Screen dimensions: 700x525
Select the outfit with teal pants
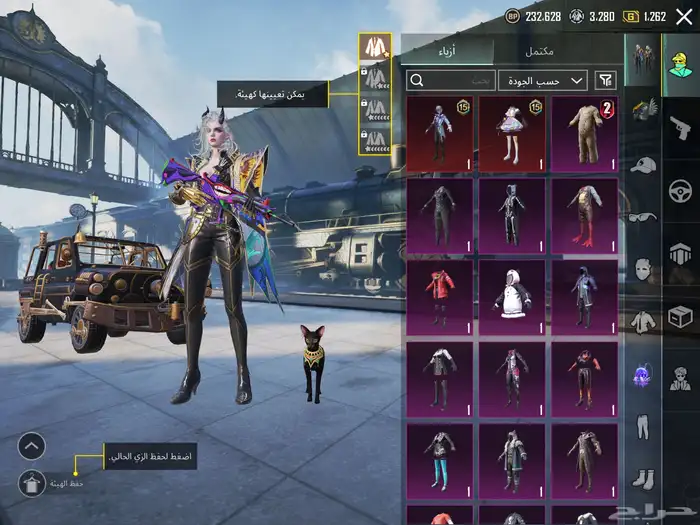tap(440, 461)
